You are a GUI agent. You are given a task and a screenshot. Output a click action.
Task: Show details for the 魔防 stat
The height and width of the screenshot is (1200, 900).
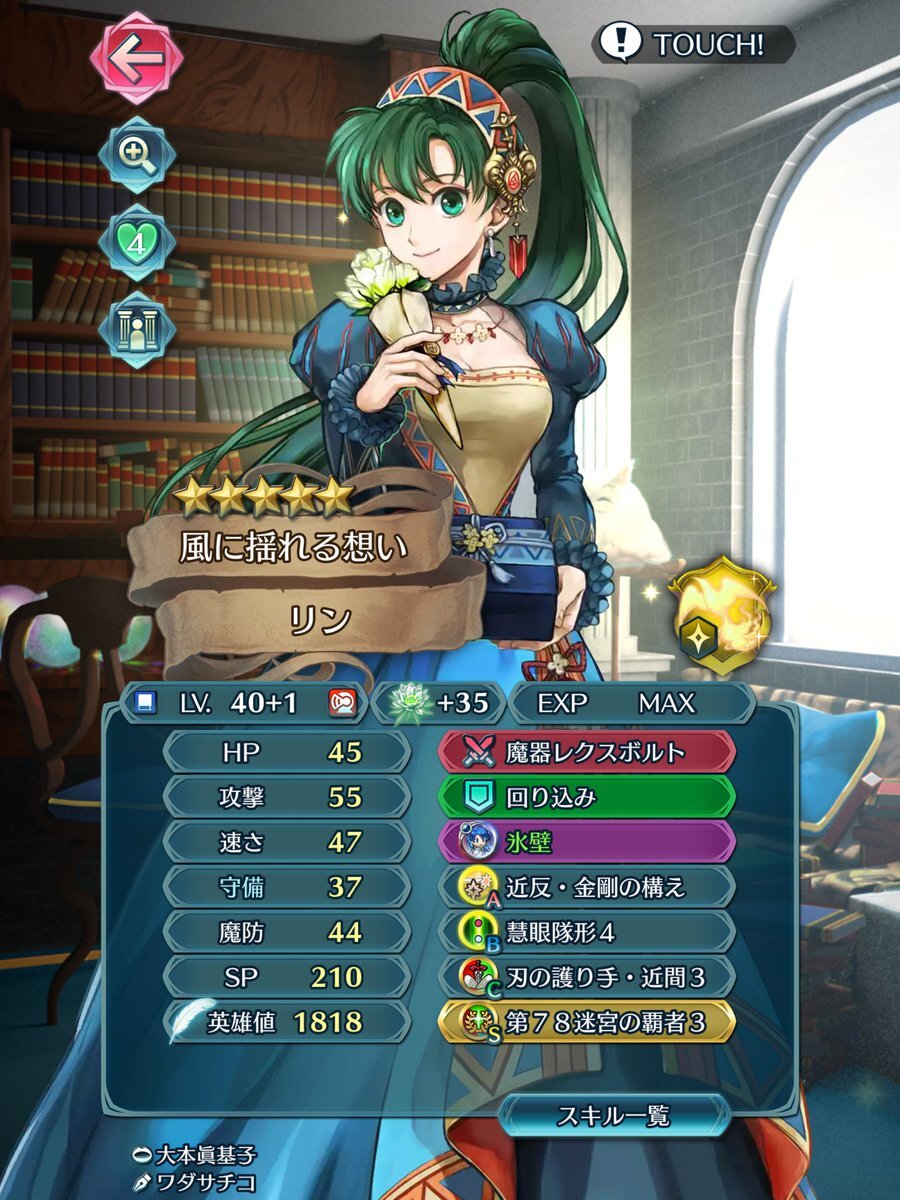(285, 933)
